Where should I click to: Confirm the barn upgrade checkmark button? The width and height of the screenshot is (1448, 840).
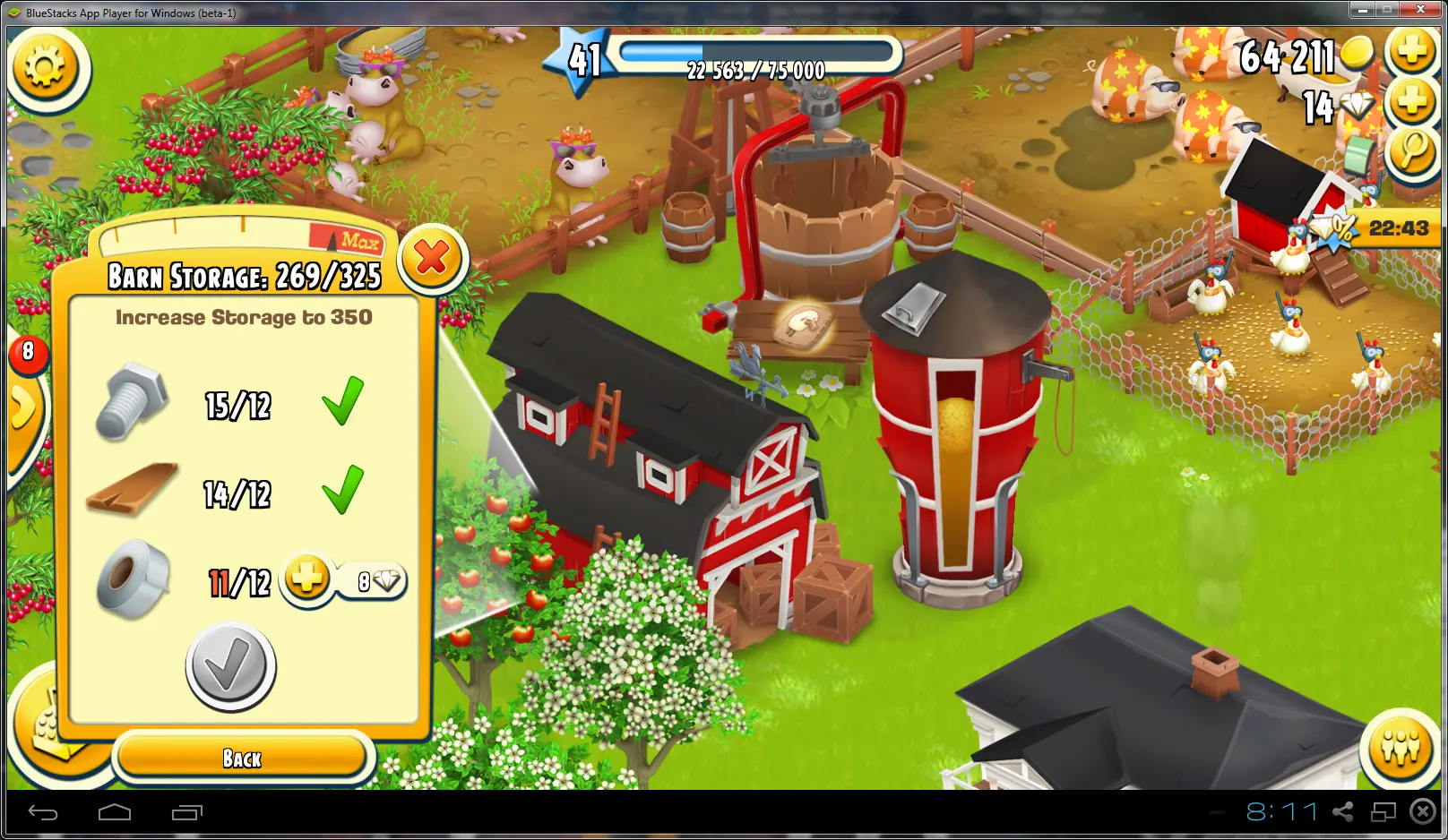231,666
